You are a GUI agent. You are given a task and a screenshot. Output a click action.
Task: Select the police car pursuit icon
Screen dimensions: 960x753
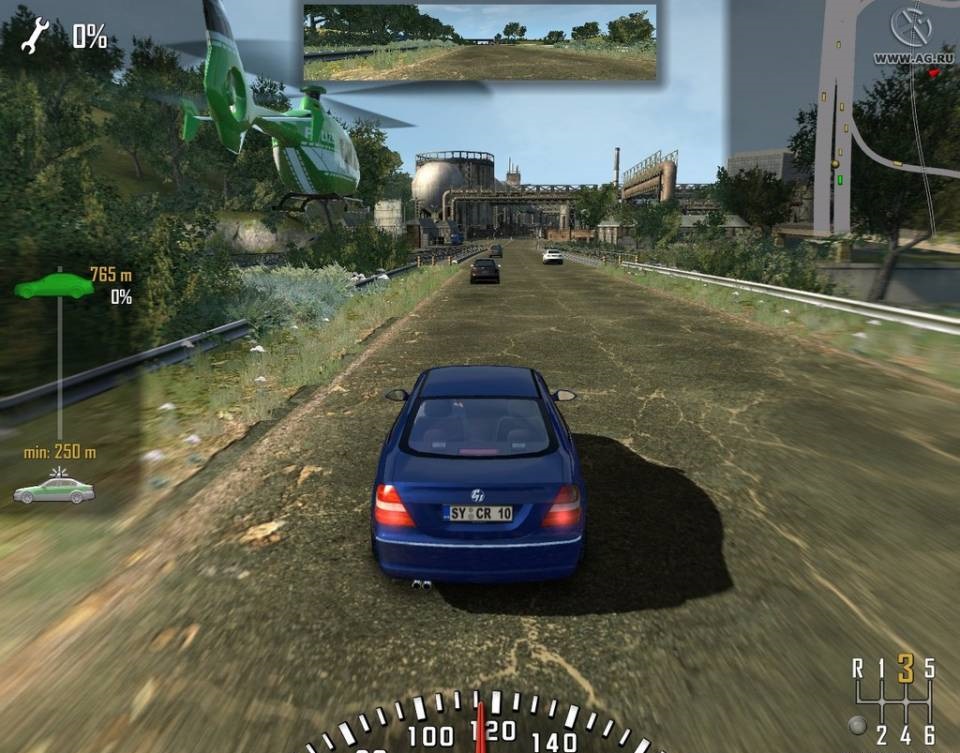point(54,489)
